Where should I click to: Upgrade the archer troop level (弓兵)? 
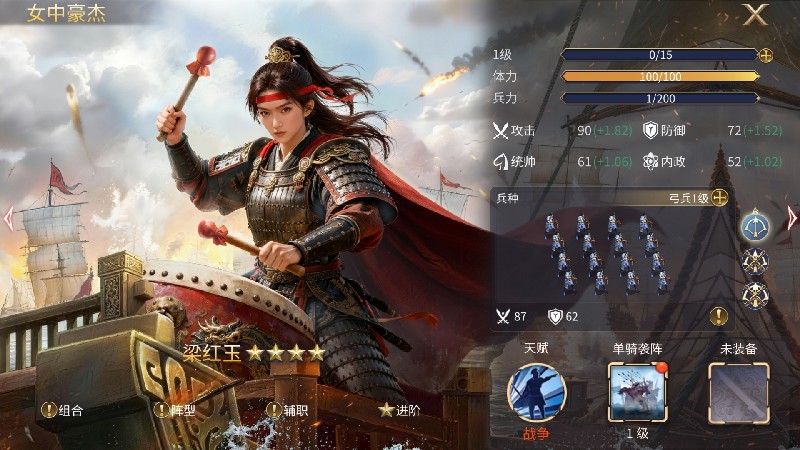[719, 198]
